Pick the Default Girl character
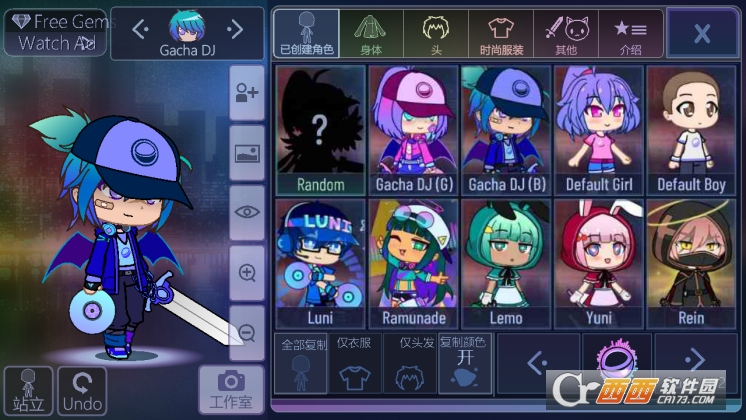 coord(598,130)
